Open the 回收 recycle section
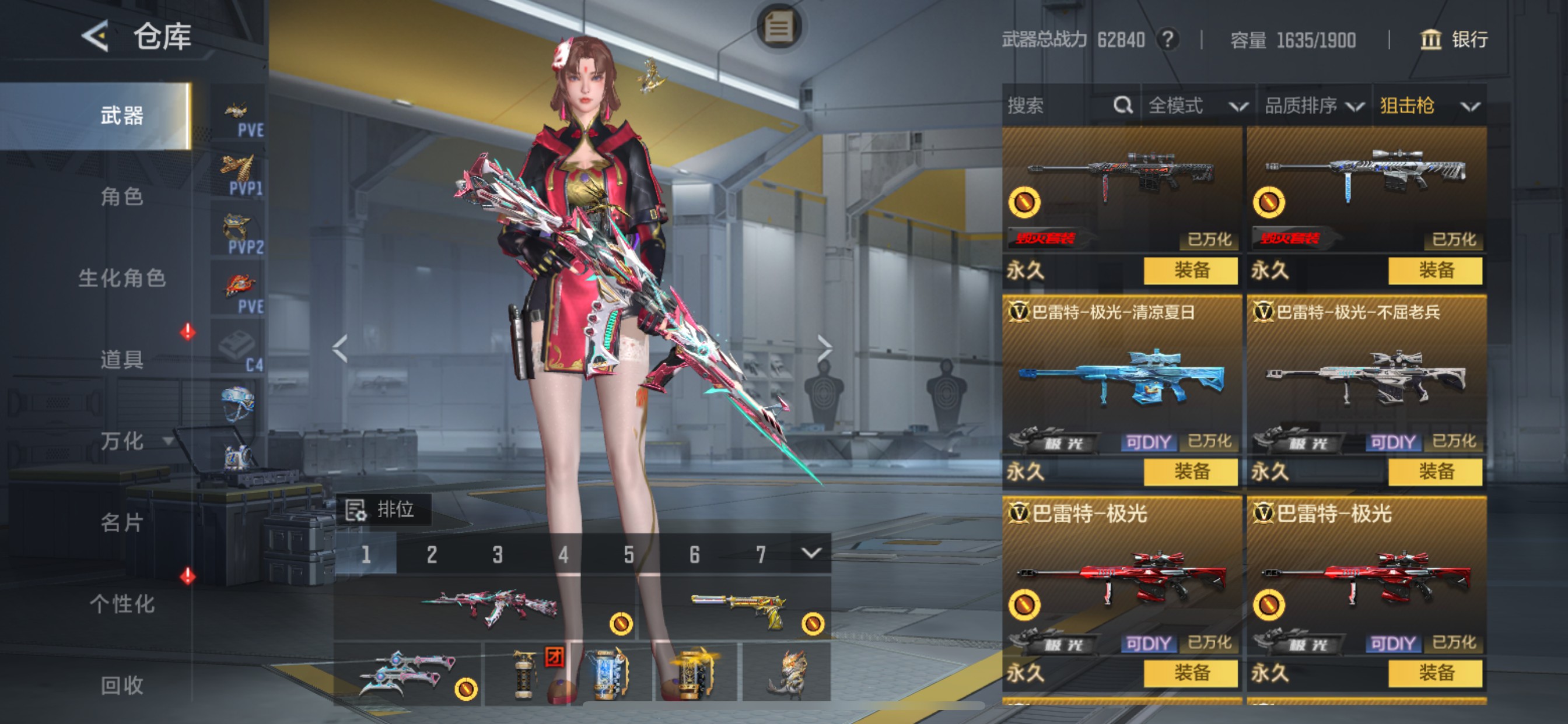 122,685
